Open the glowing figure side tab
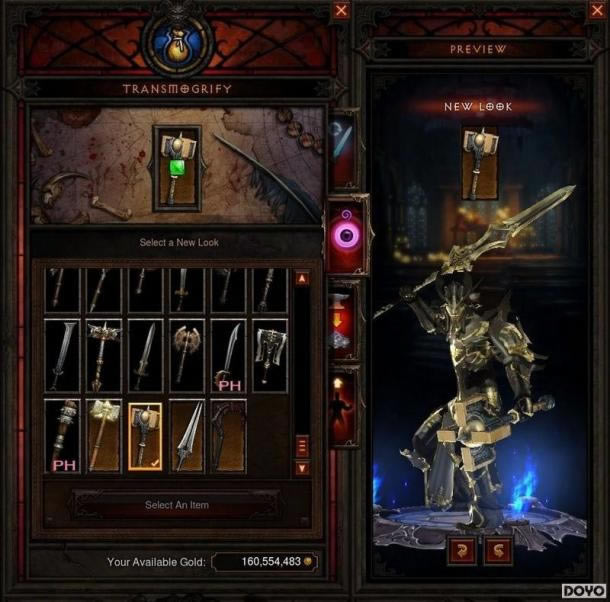The width and height of the screenshot is (610, 602). 343,404
